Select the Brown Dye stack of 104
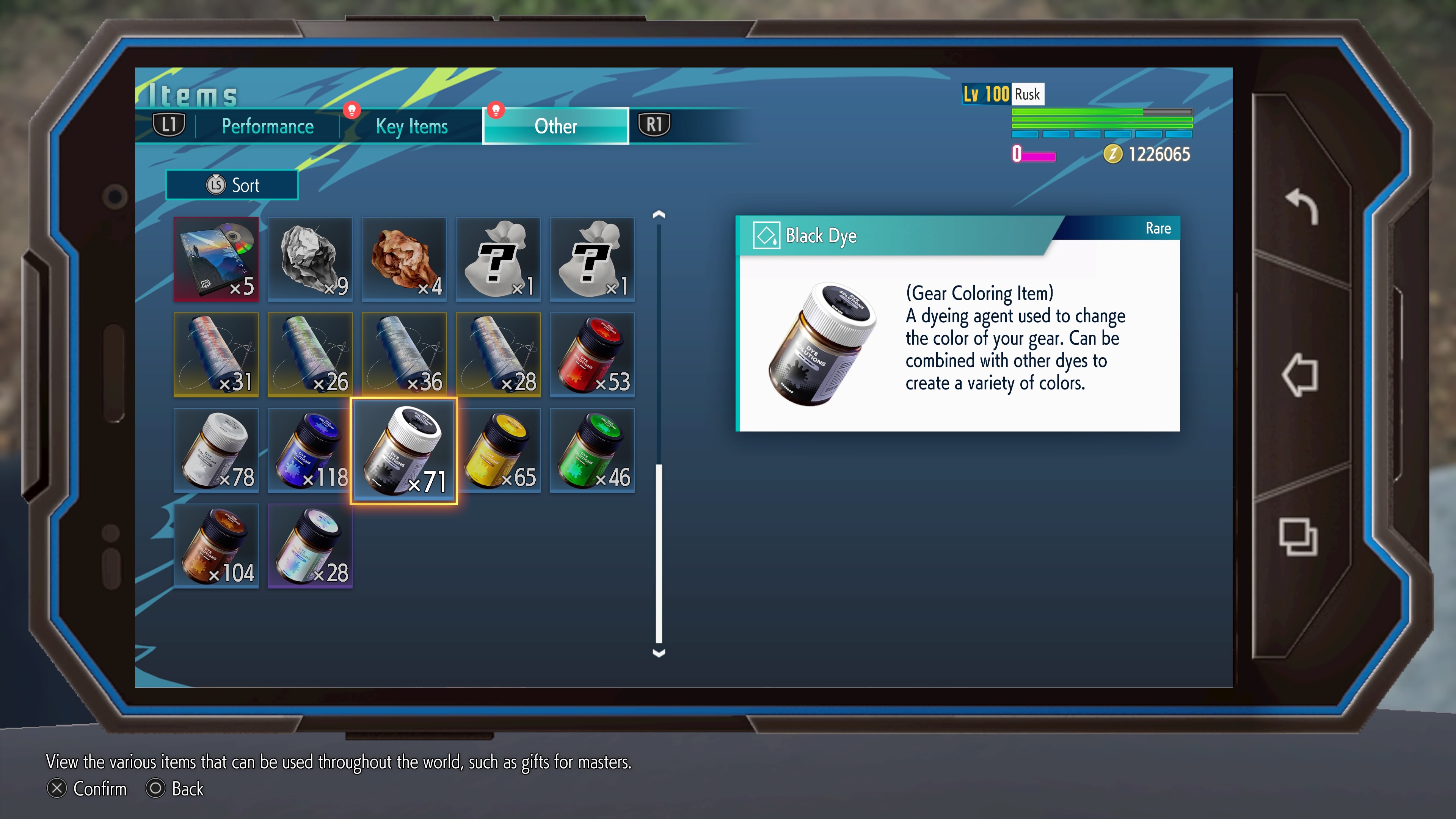 tap(216, 546)
